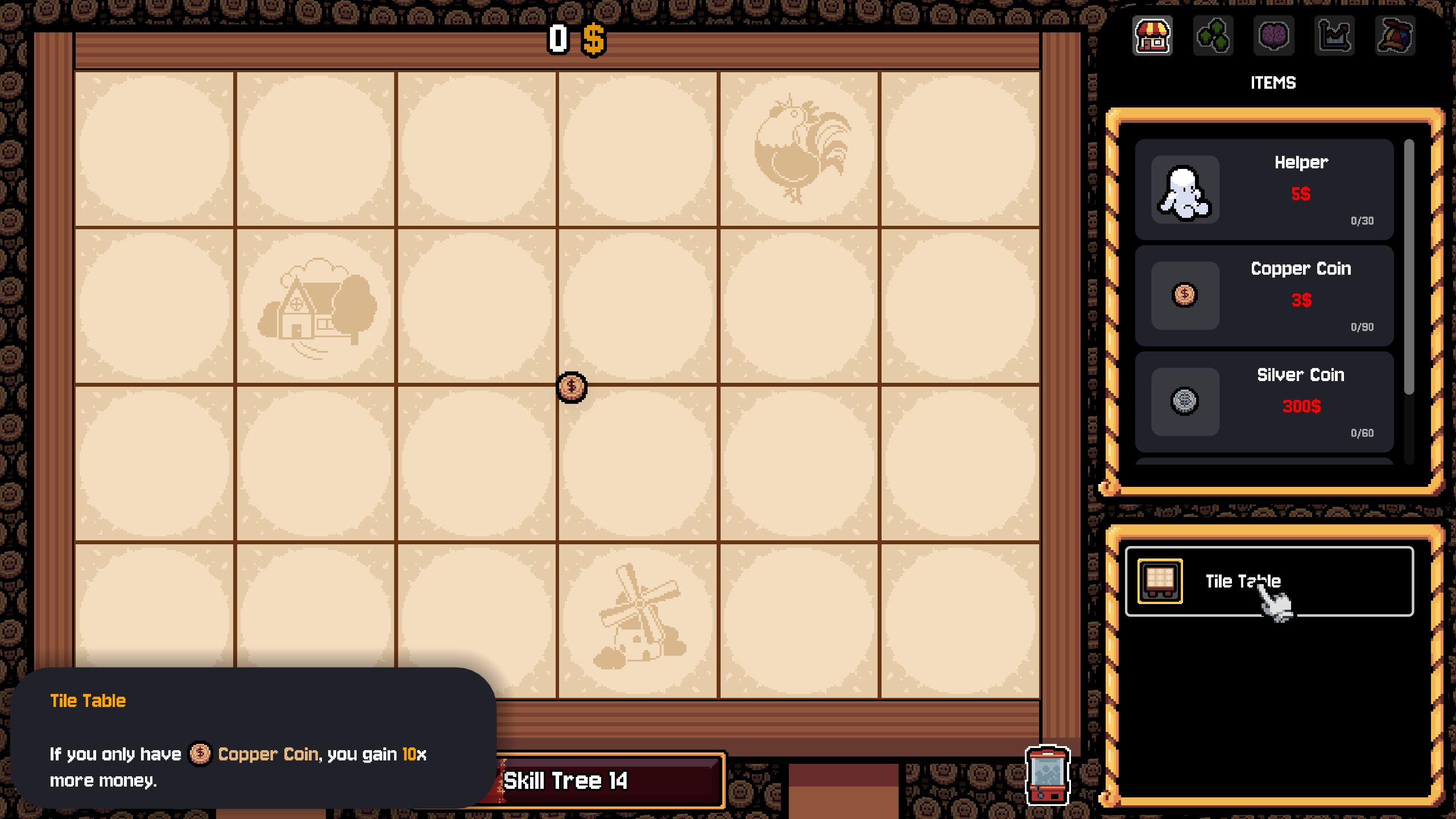Click the Copper Coin link in the tooltip
The width and height of the screenshot is (1456, 819).
267,754
